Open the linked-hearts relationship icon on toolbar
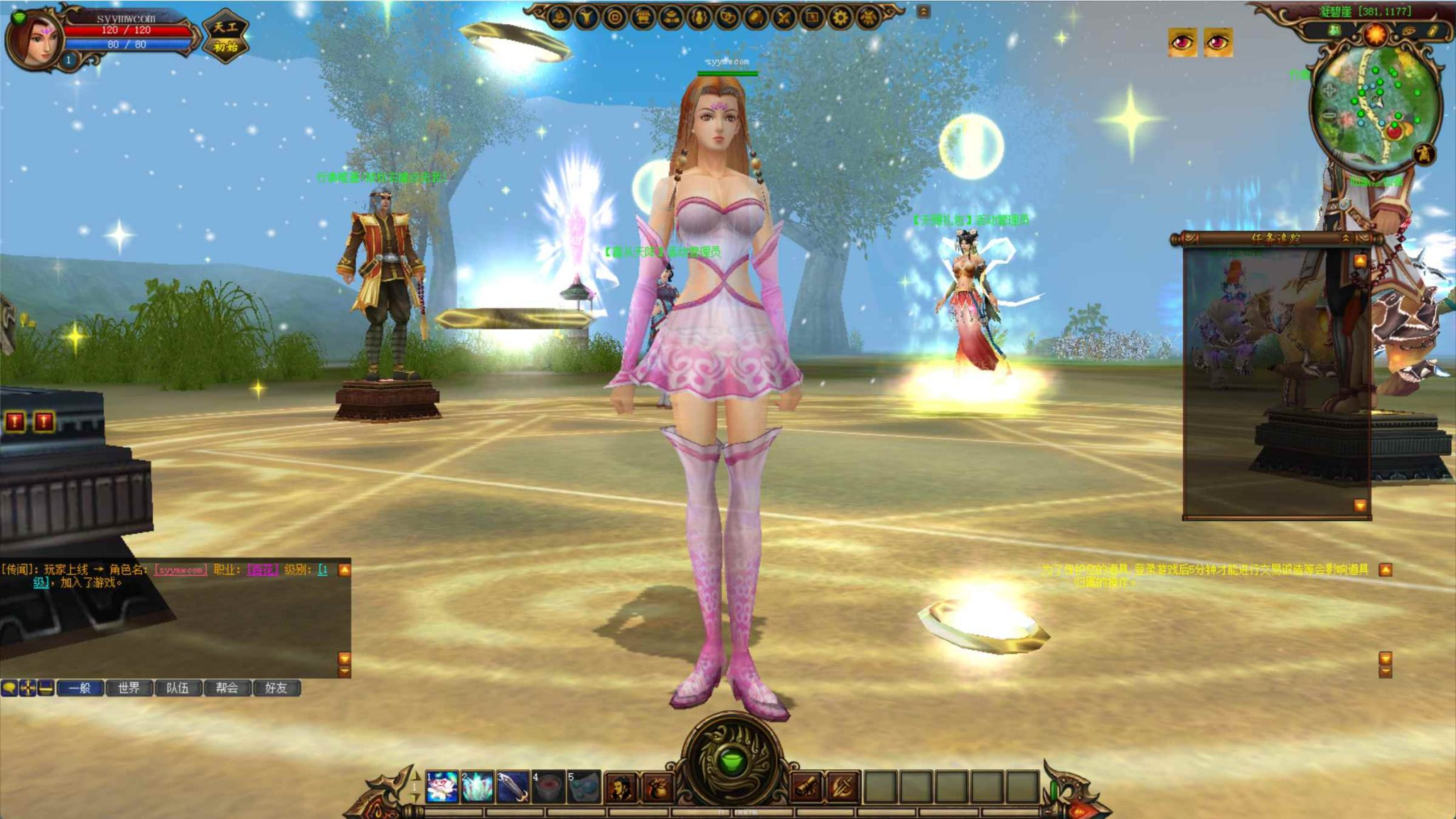 727,16
